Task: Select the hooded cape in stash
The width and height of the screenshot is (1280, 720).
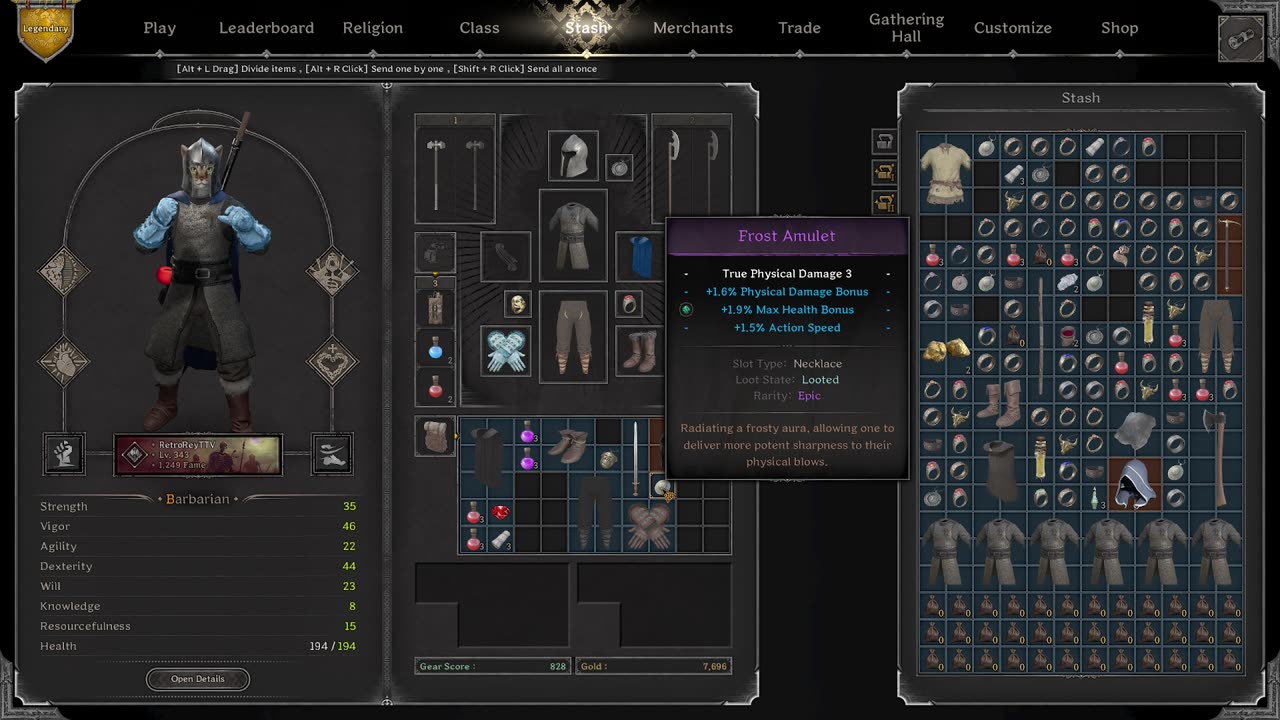Action: (x=1134, y=485)
